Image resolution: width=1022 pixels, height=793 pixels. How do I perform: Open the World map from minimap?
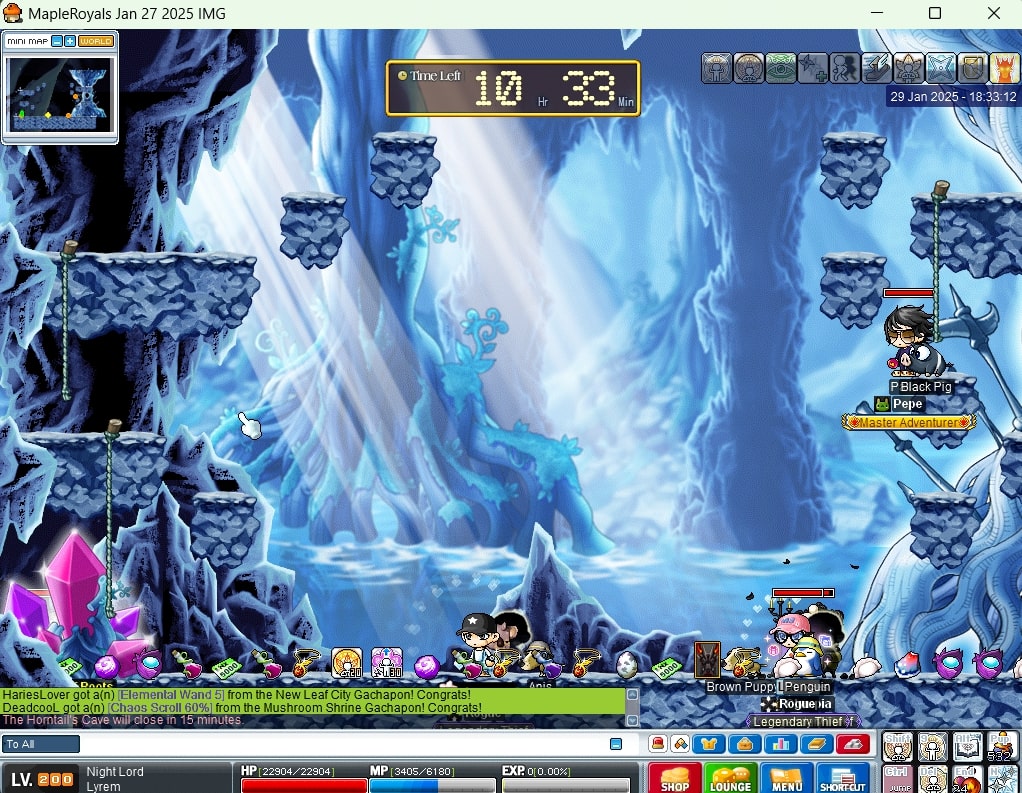[x=96, y=41]
